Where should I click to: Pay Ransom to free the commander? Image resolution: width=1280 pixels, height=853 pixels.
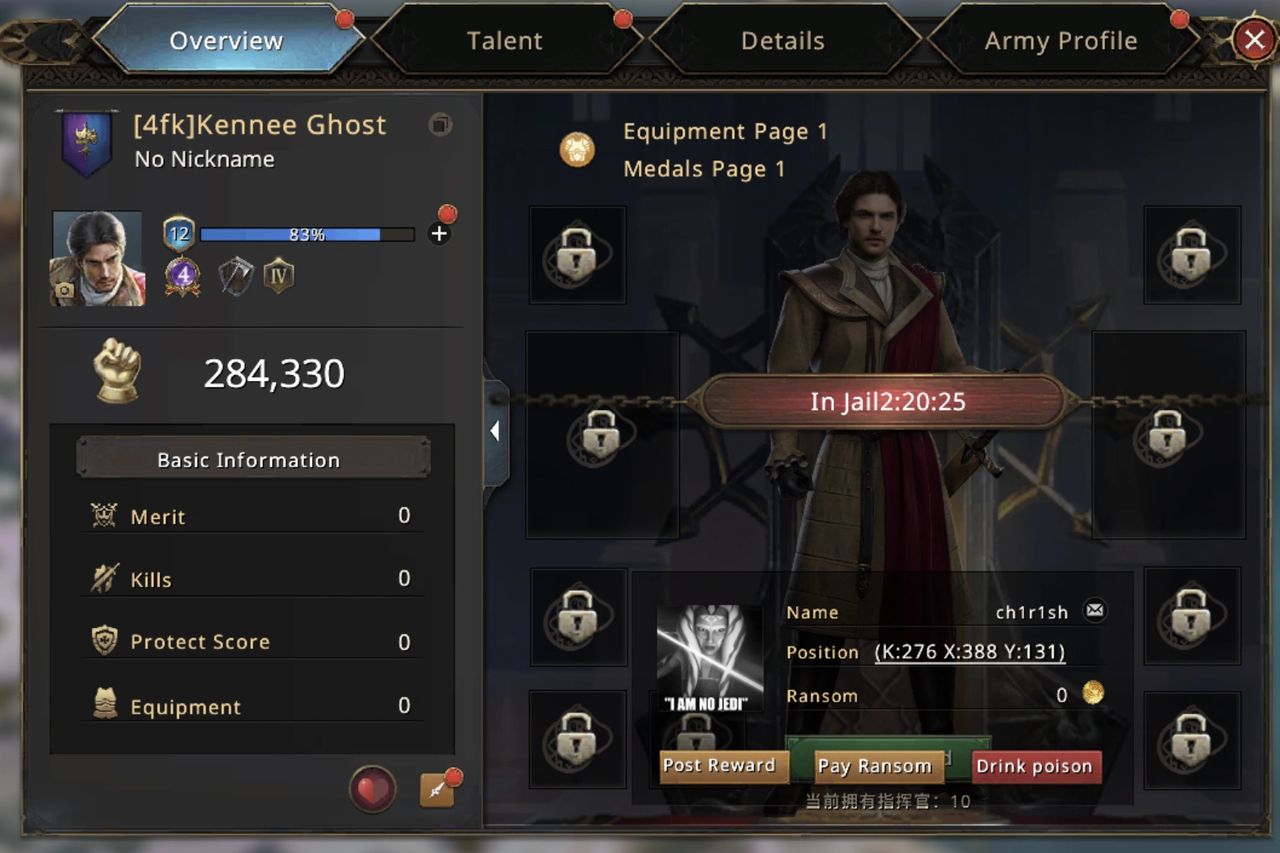(874, 767)
